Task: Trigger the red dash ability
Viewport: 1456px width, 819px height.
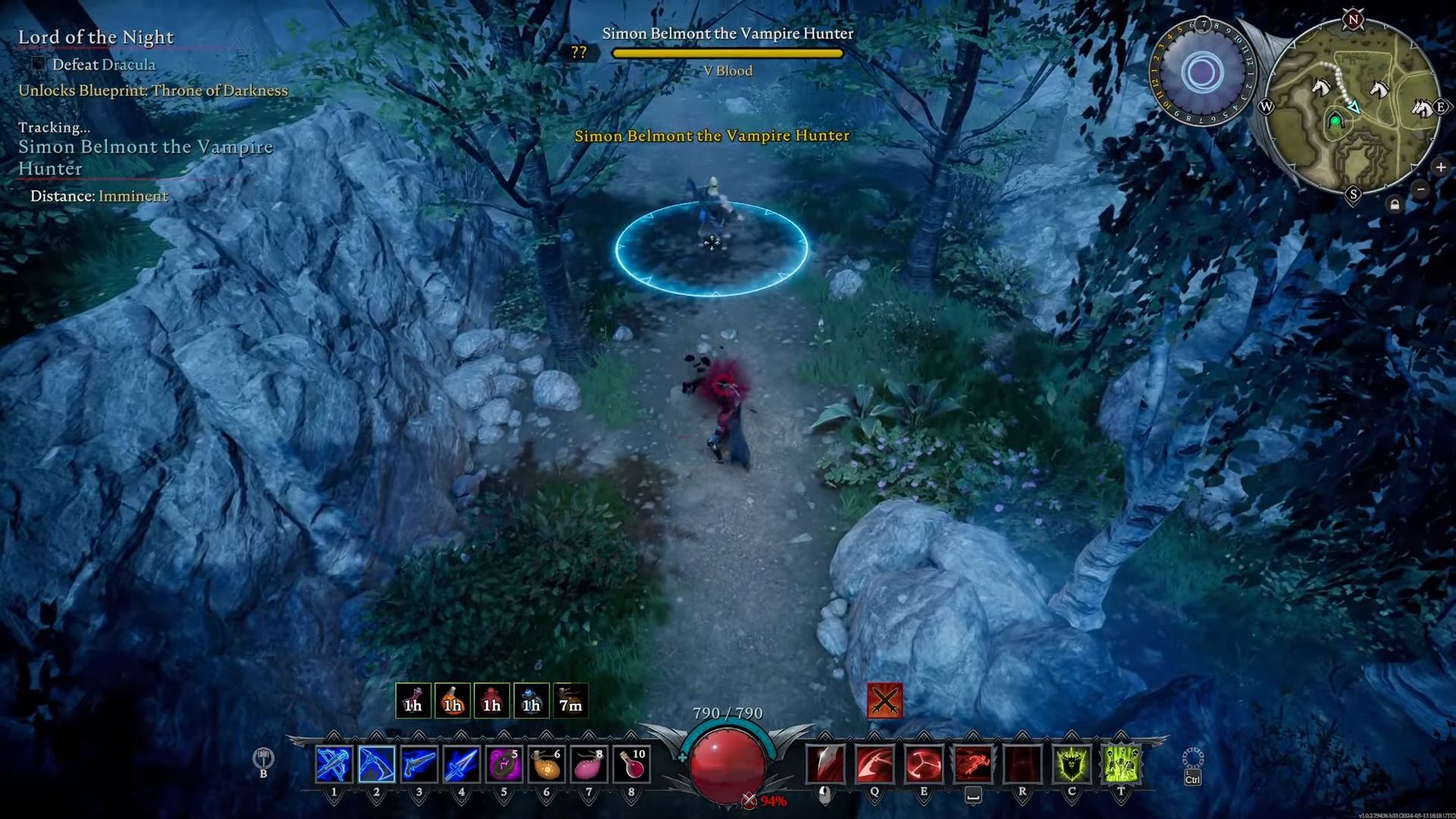Action: 973,764
